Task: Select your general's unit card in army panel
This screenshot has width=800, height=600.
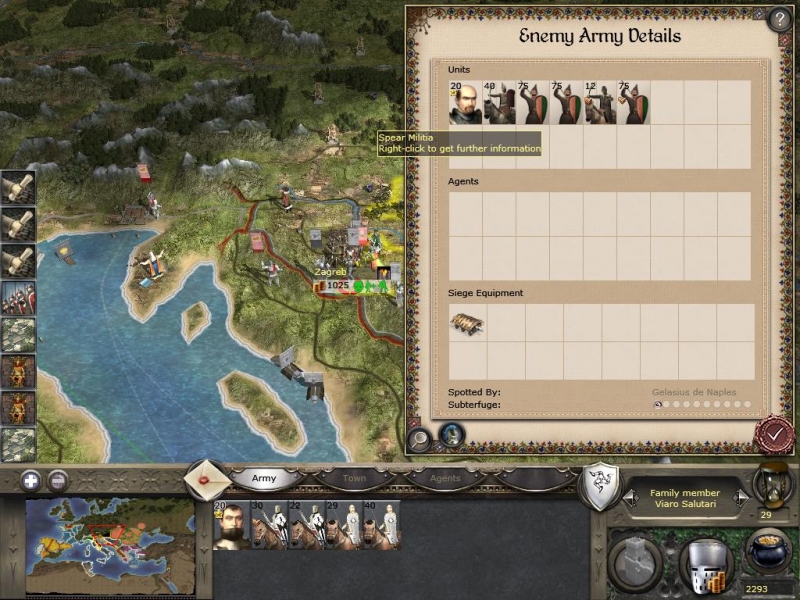Action: point(229,525)
